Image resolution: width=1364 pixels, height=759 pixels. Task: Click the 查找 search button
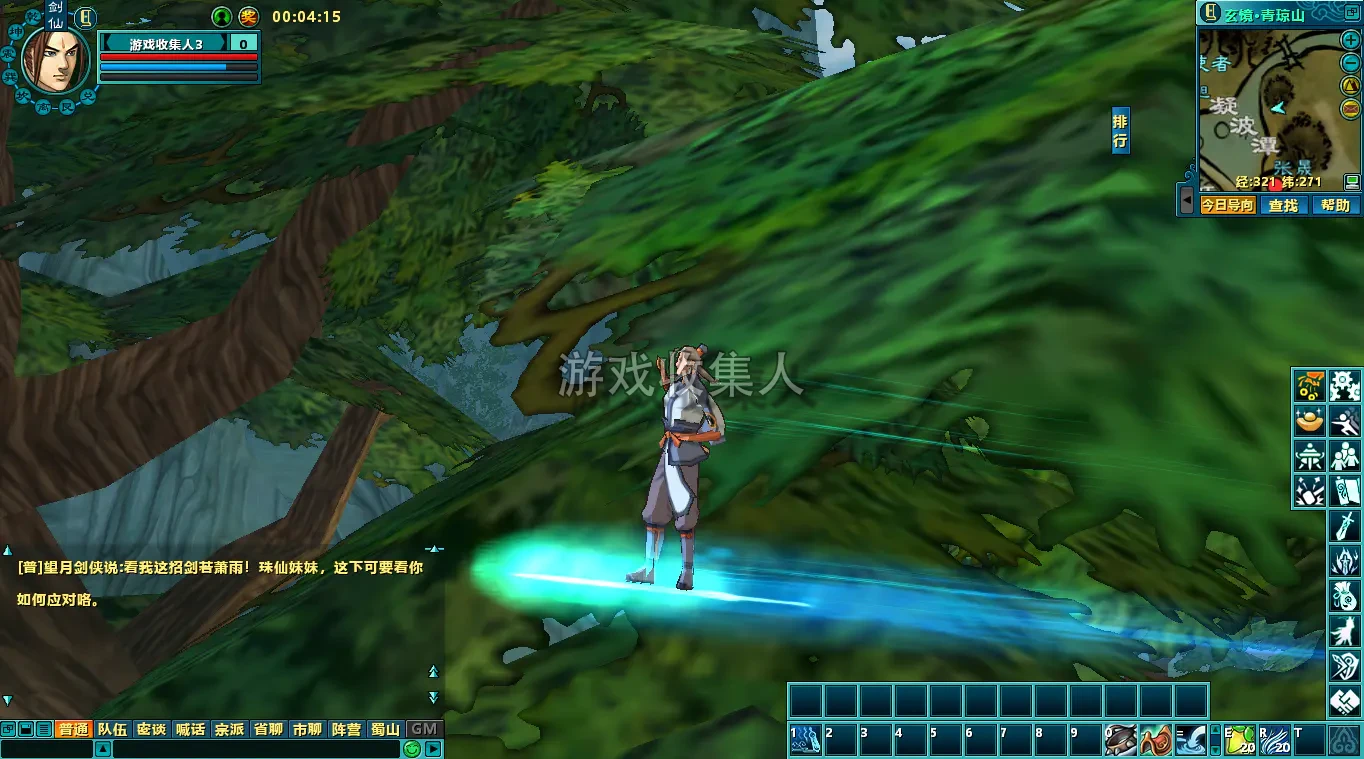[1283, 205]
